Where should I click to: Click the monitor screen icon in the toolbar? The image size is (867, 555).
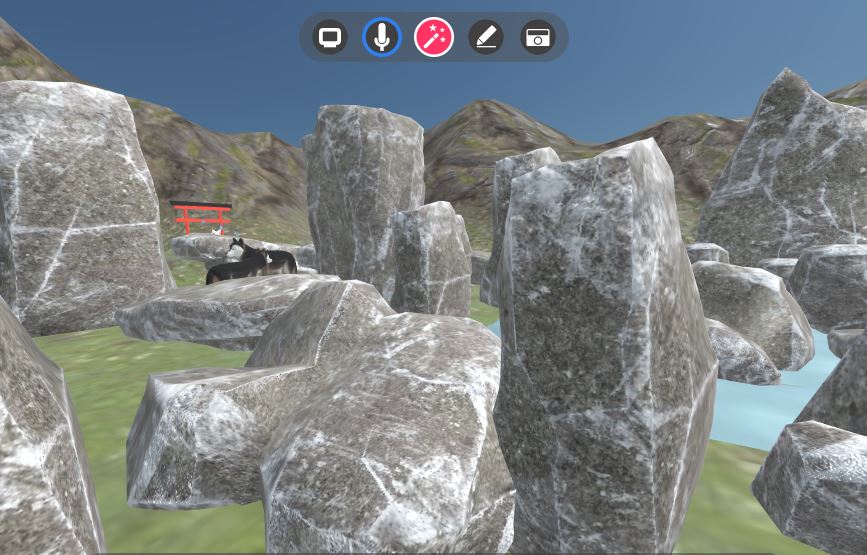point(329,38)
